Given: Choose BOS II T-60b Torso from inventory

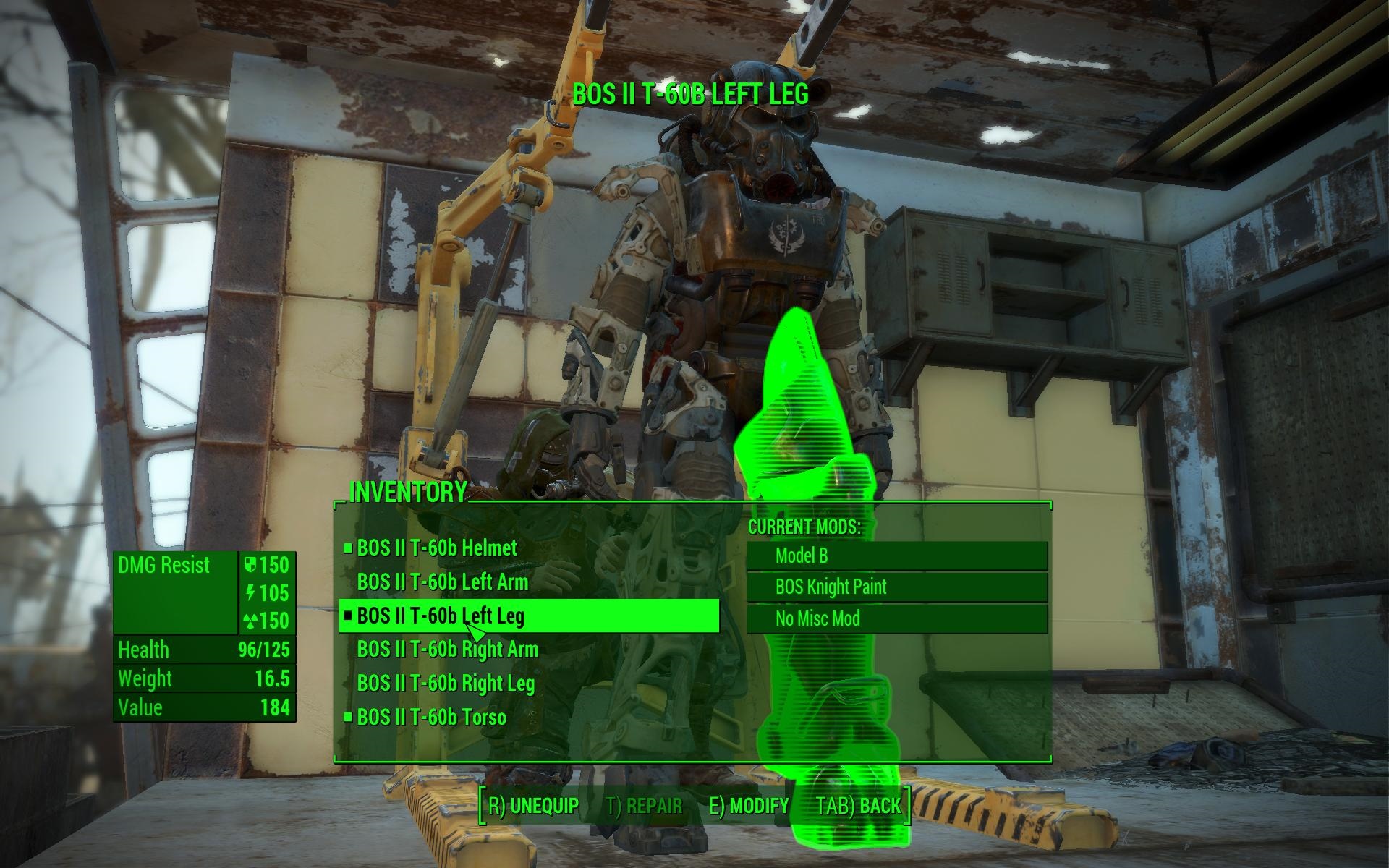Looking at the screenshot, I should click(x=431, y=718).
